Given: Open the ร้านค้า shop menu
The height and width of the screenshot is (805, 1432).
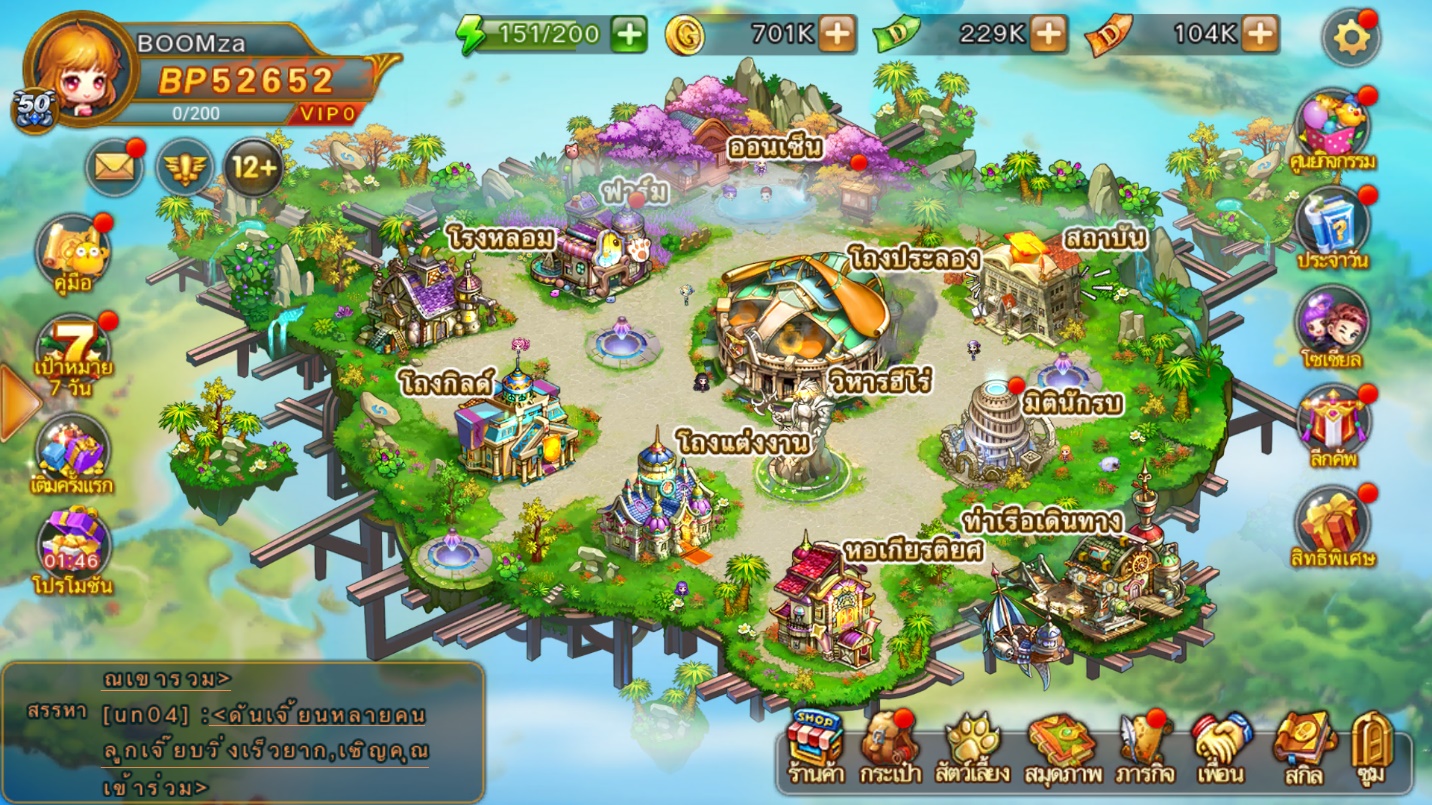Looking at the screenshot, I should pos(815,744).
